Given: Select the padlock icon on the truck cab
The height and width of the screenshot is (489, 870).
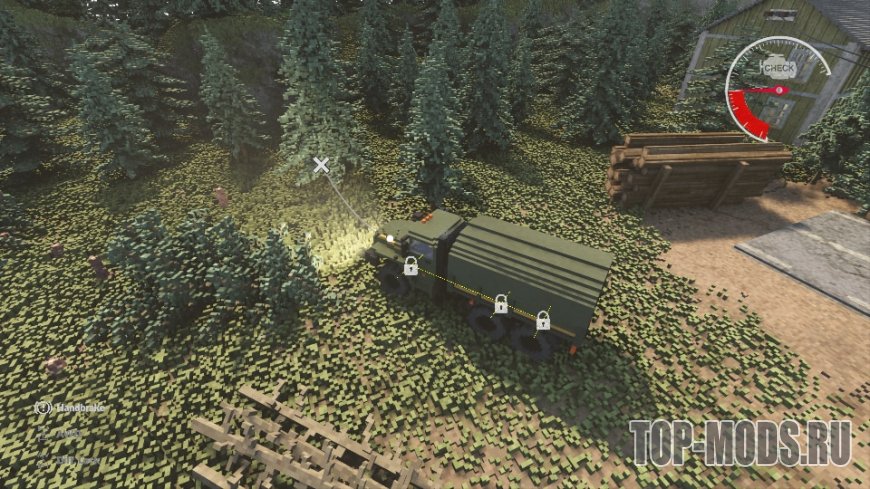Looking at the screenshot, I should [410, 265].
